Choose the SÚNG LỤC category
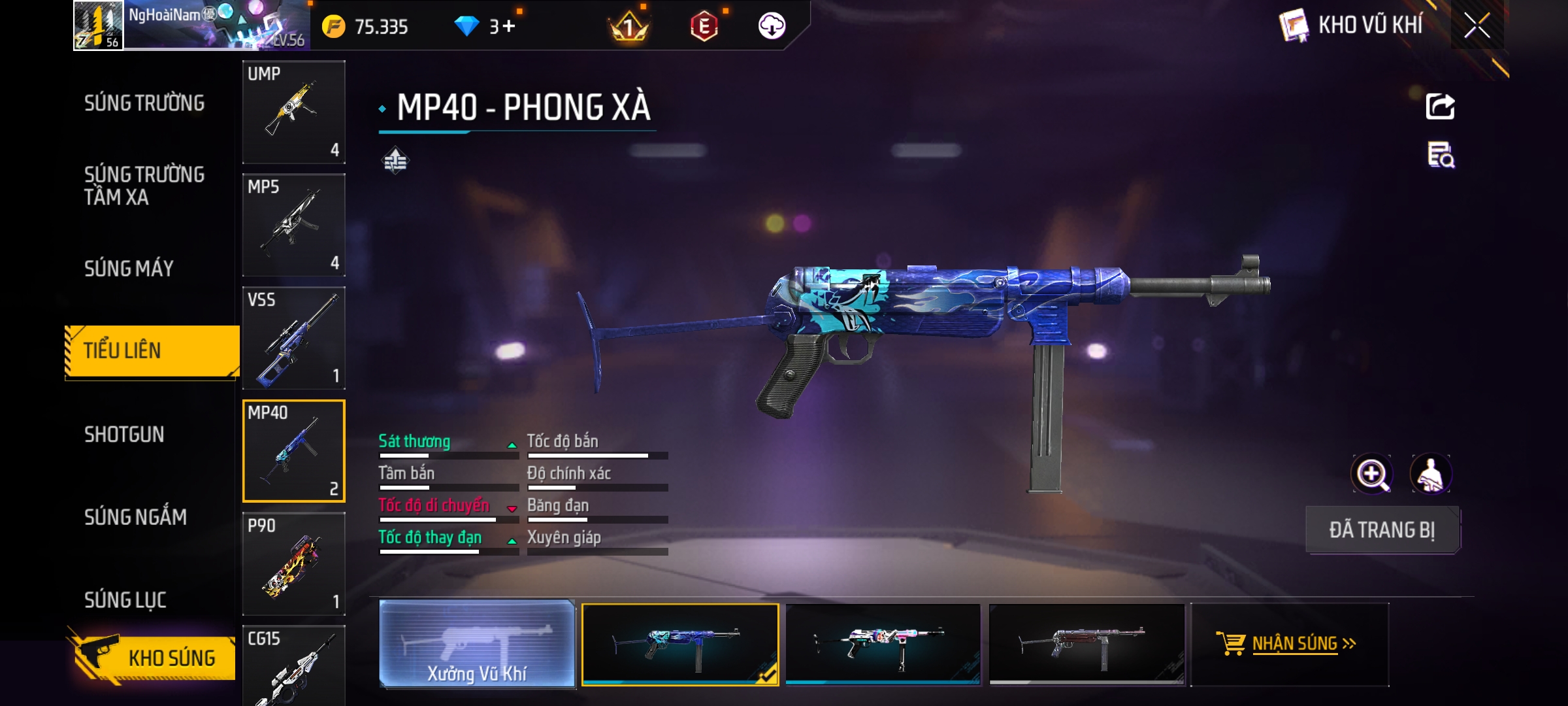Image resolution: width=1568 pixels, height=706 pixels. pyautogui.click(x=125, y=599)
